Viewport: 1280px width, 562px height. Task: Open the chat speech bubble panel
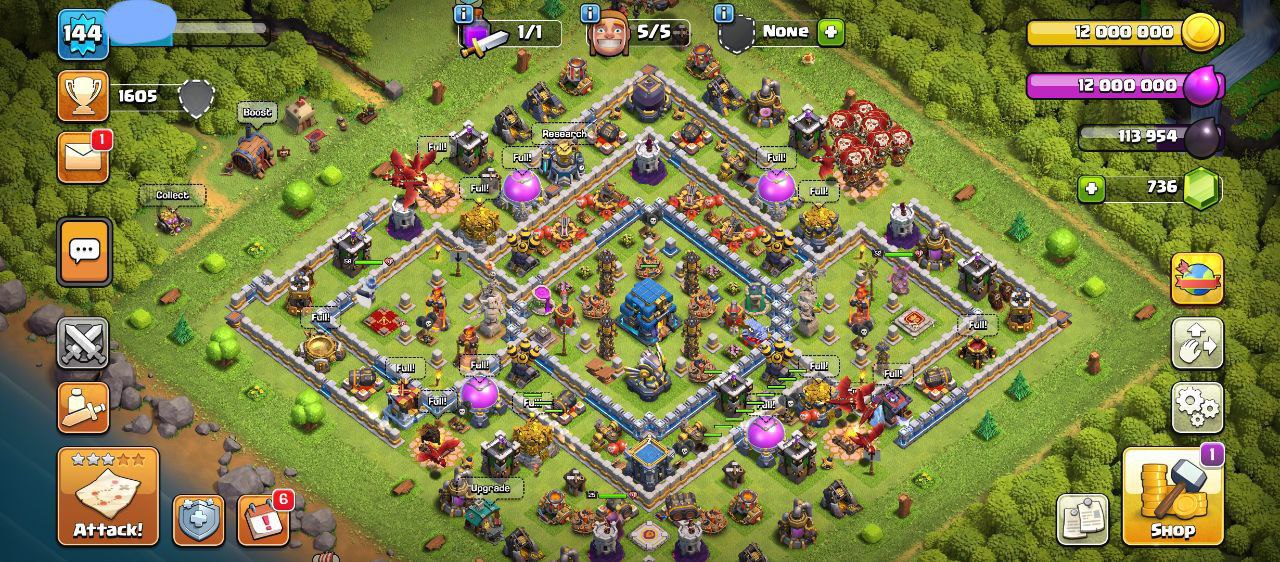(x=84, y=251)
